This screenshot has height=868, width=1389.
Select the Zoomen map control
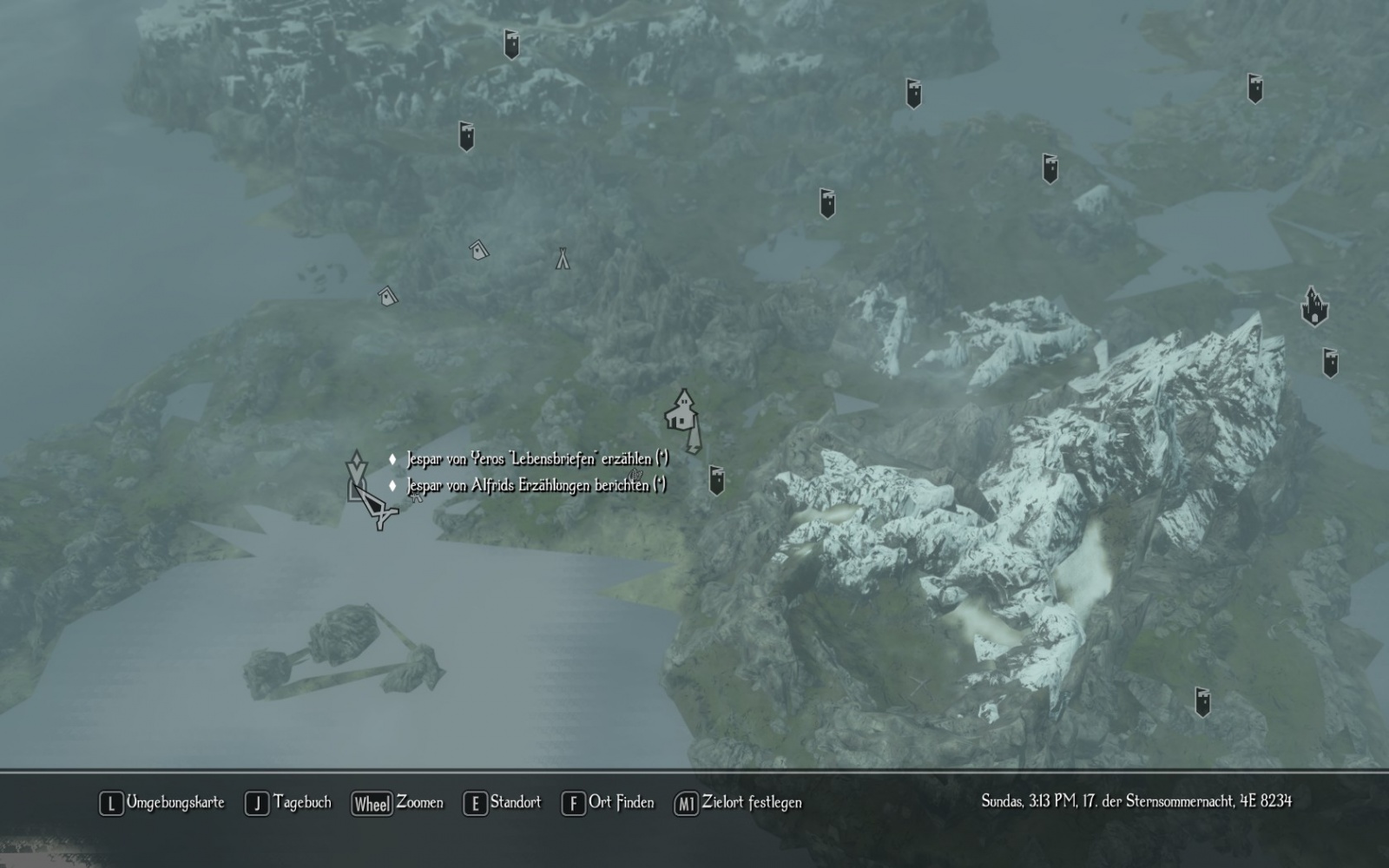[x=398, y=803]
